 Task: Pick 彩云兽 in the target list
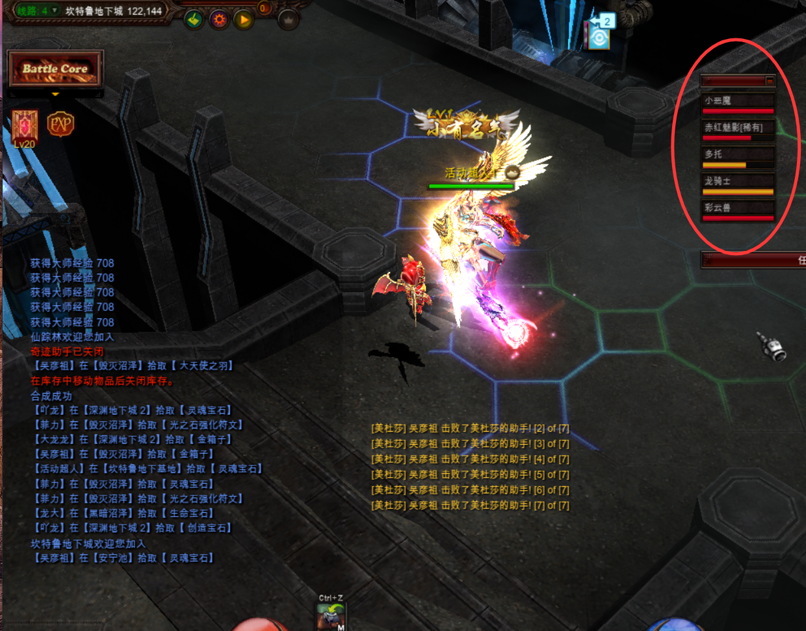[x=738, y=210]
